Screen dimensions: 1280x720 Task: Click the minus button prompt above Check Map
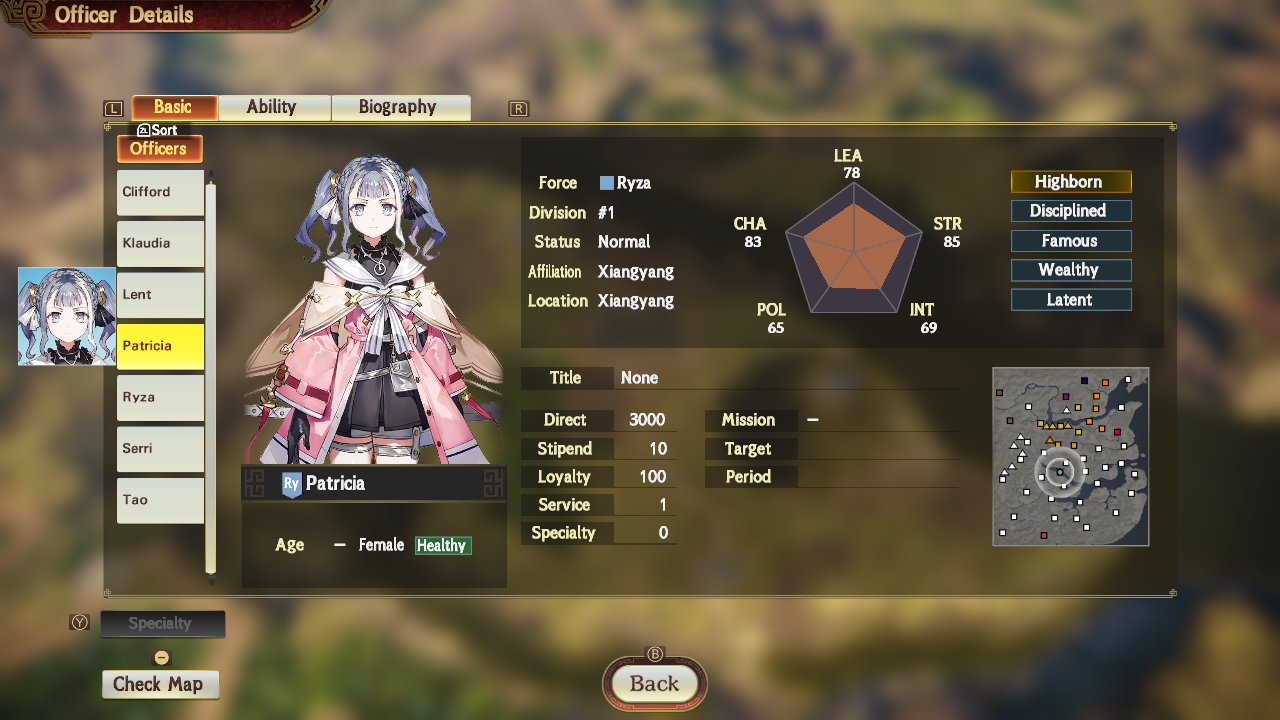tap(160, 657)
